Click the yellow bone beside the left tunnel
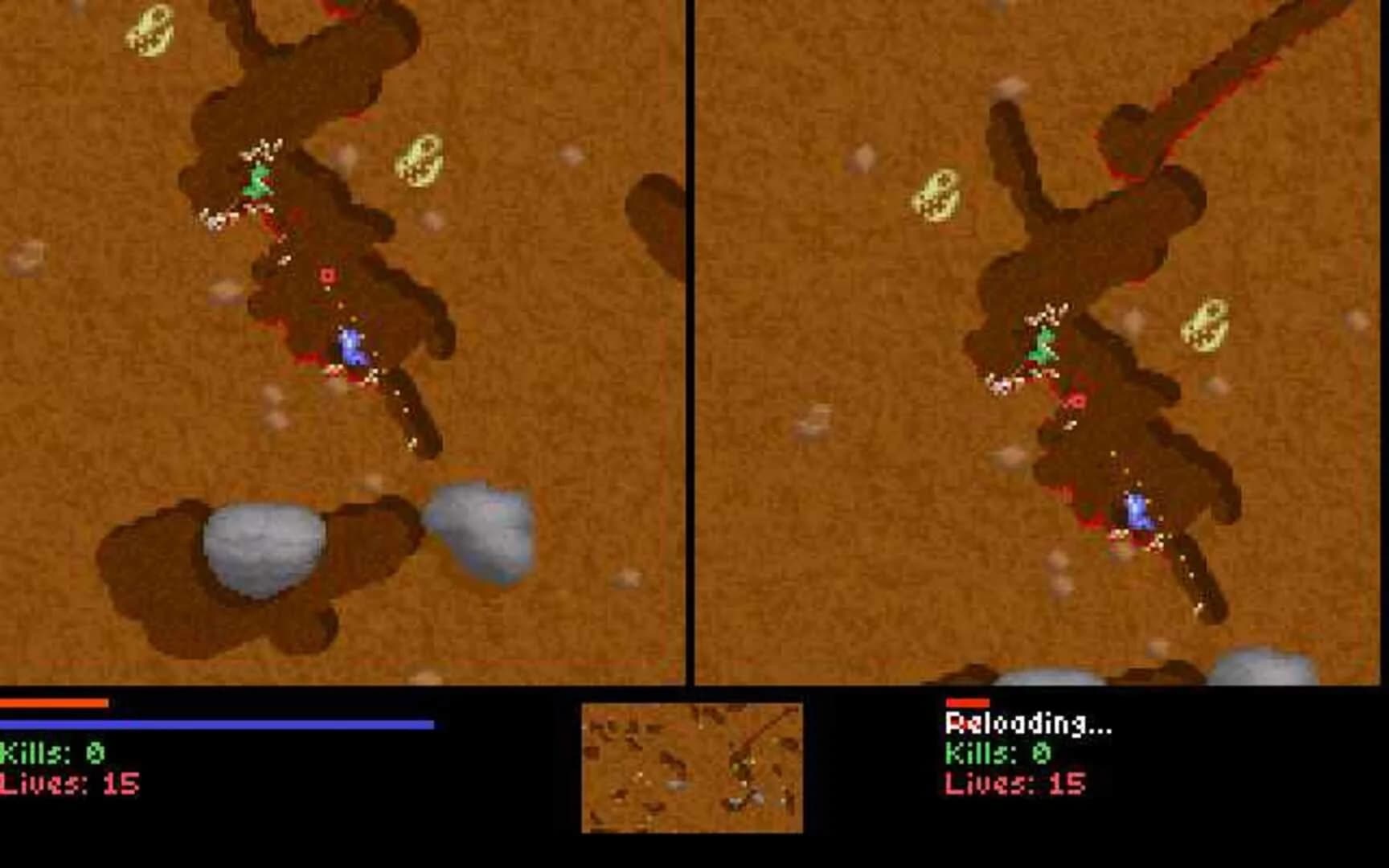This screenshot has width=1389, height=868. point(421,161)
